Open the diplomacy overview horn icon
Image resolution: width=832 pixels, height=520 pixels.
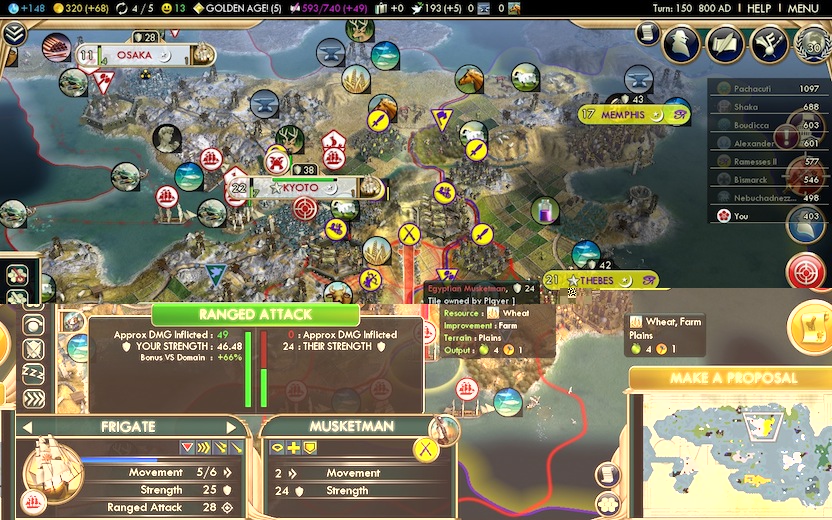[766, 44]
